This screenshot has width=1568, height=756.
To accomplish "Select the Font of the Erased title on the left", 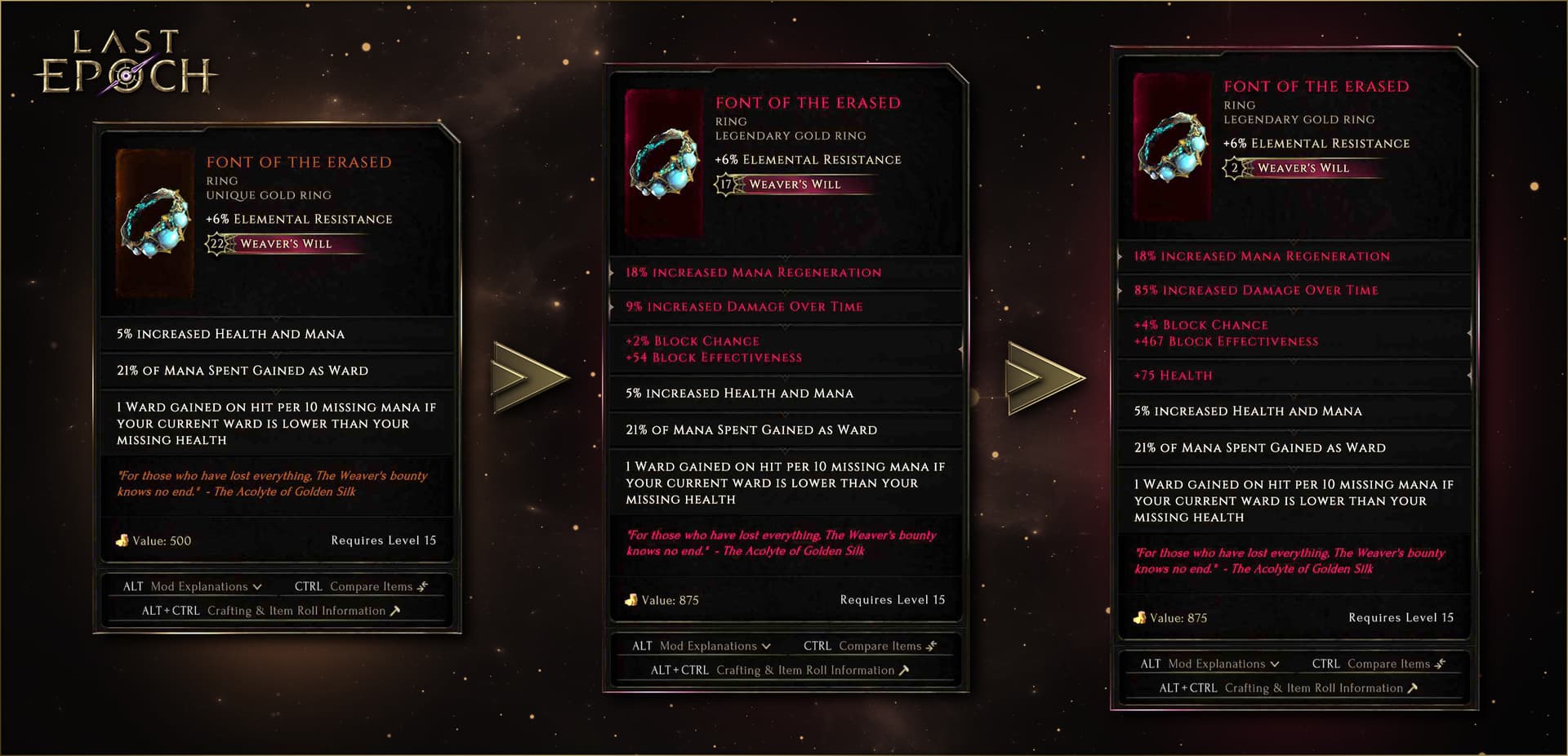I will coord(300,162).
